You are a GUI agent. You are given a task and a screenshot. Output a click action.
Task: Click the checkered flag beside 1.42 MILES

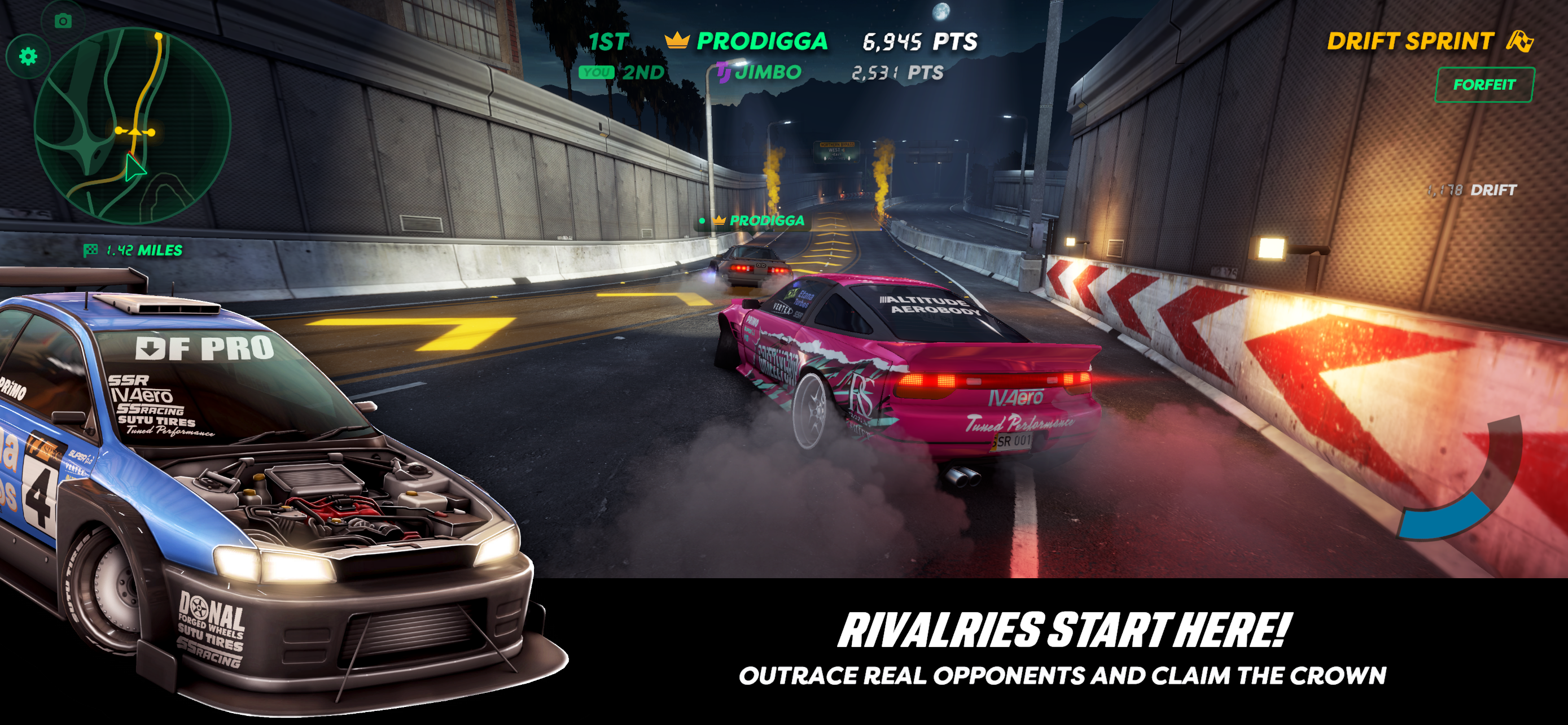pyautogui.click(x=90, y=249)
